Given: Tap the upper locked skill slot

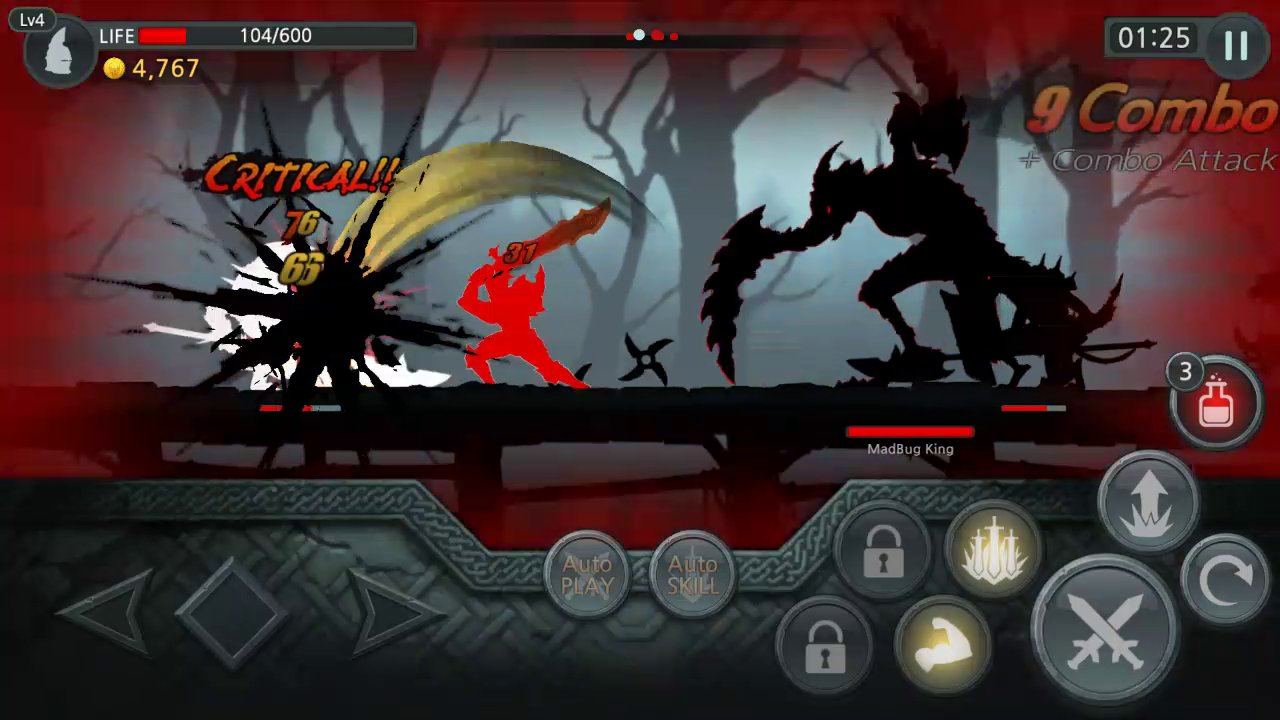Looking at the screenshot, I should [x=884, y=552].
